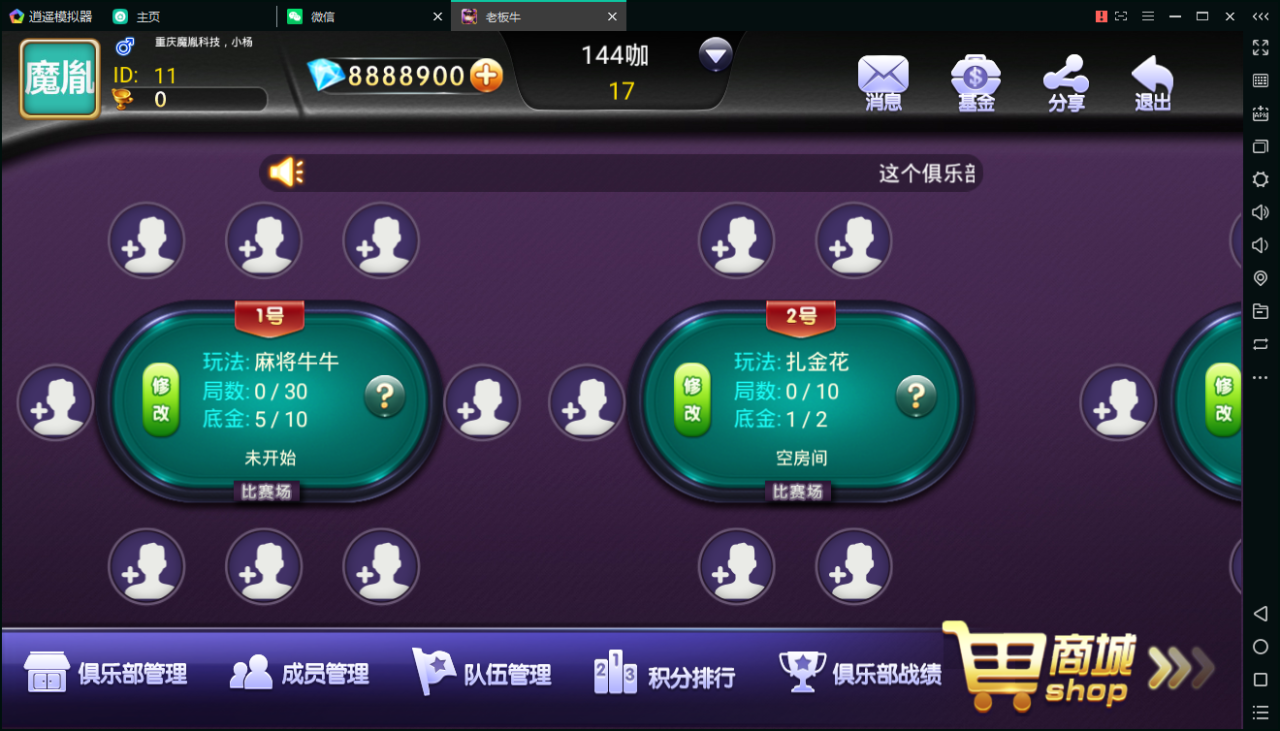Open the more options dots in emulator sidebar
Image resolution: width=1280 pixels, height=731 pixels.
[1260, 377]
